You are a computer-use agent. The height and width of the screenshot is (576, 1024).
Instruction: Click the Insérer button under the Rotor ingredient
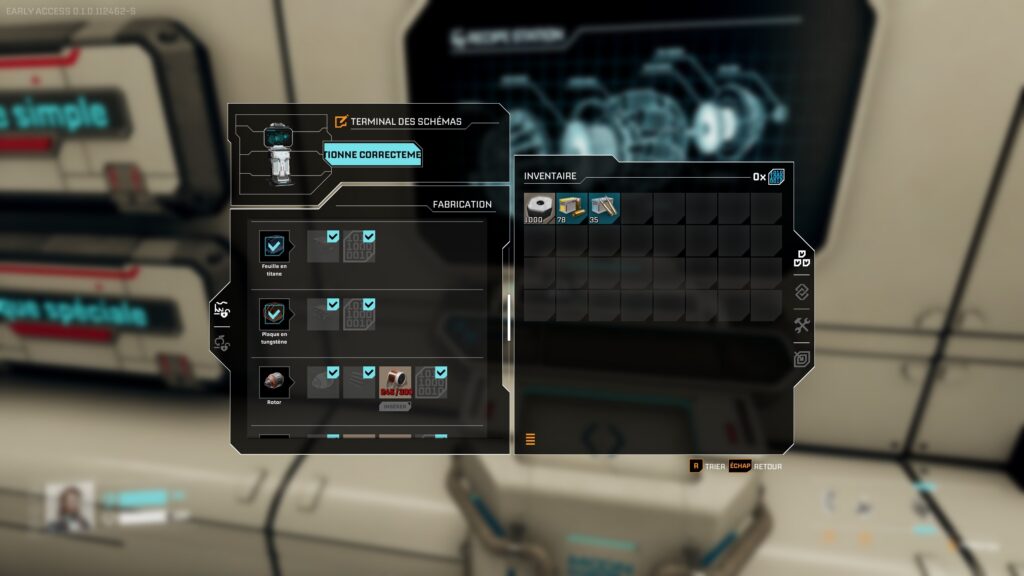click(x=395, y=405)
